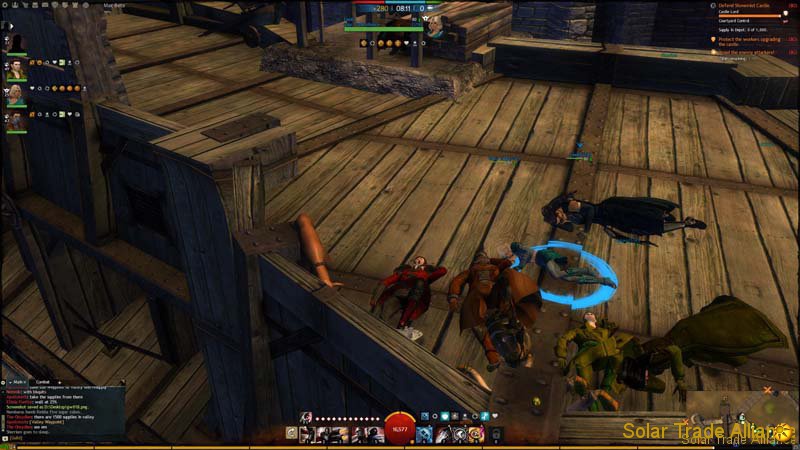Select the masked party member portrait
This screenshot has height=450, width=800.
[16, 122]
